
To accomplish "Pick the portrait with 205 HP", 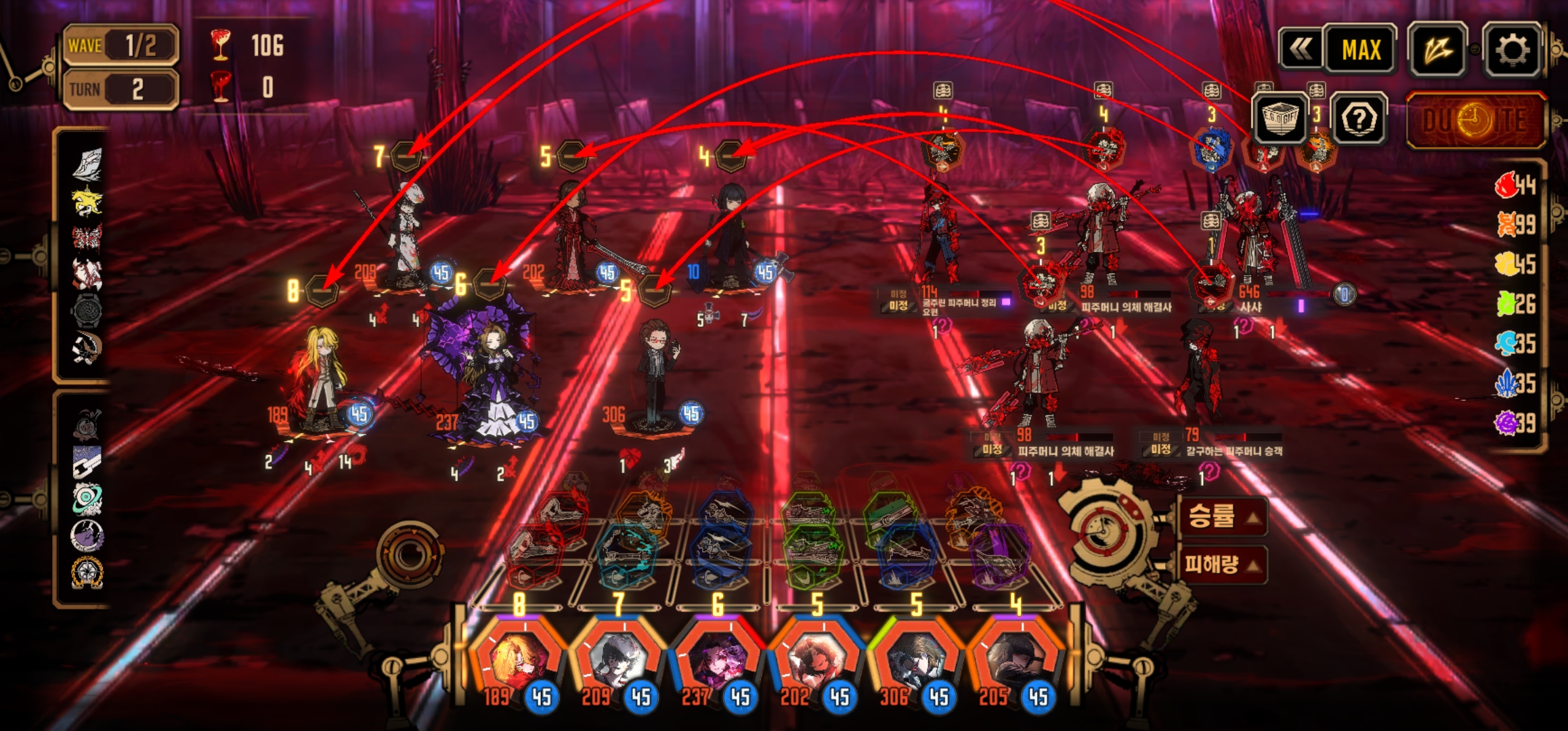I will 1015,659.
